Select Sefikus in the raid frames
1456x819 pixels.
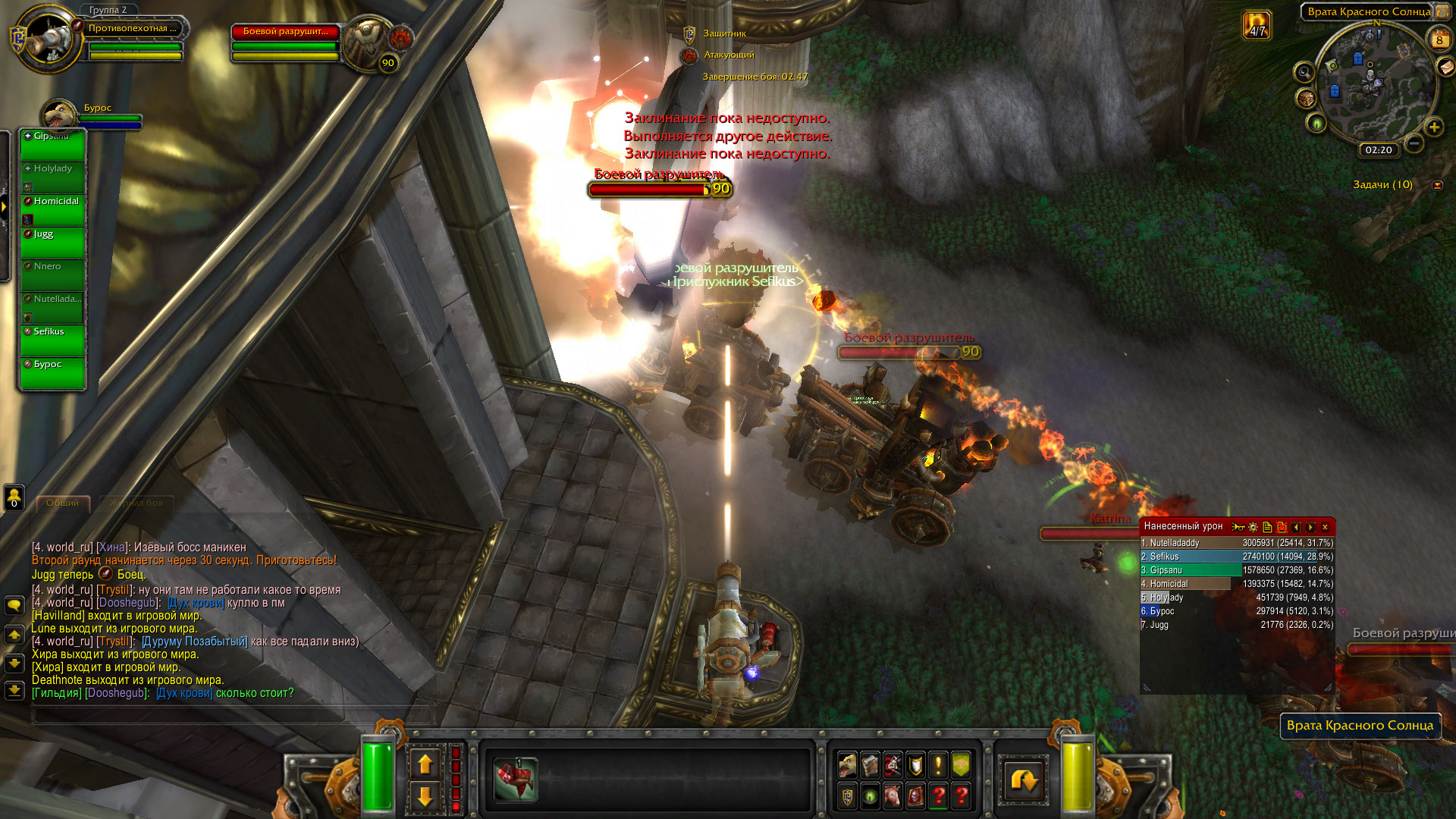pyautogui.click(x=53, y=340)
